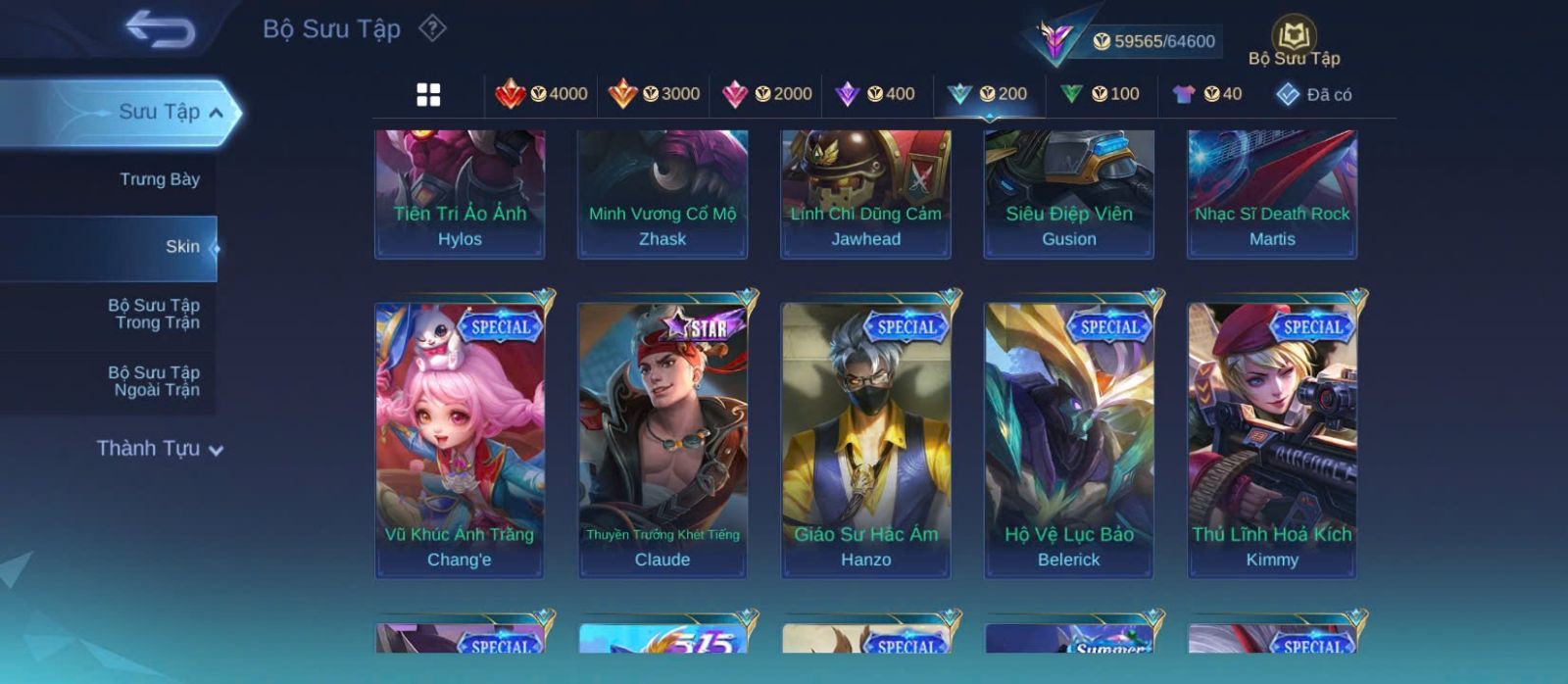The height and width of the screenshot is (684, 1568).
Task: Open Hanzo Giáo Sư Hắc Ám card
Action: click(x=865, y=440)
